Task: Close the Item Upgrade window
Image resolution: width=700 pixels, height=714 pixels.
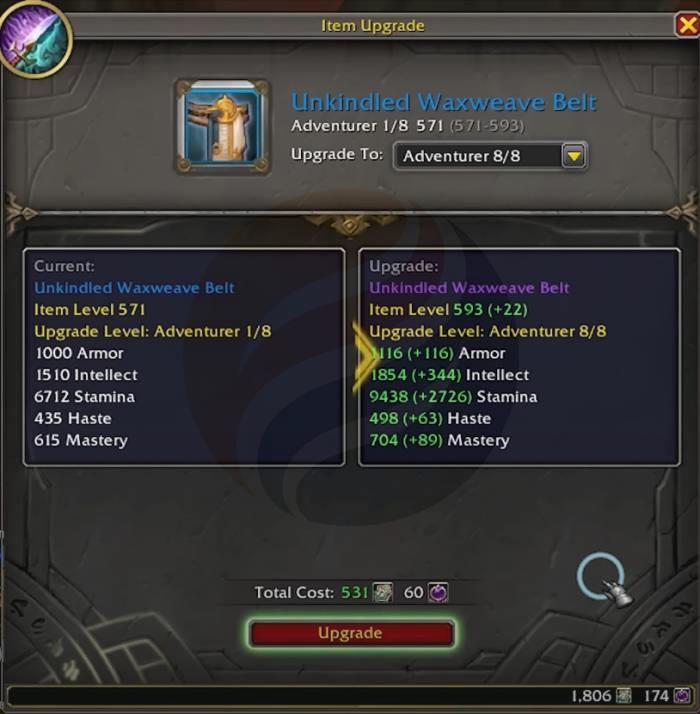Action: (687, 25)
